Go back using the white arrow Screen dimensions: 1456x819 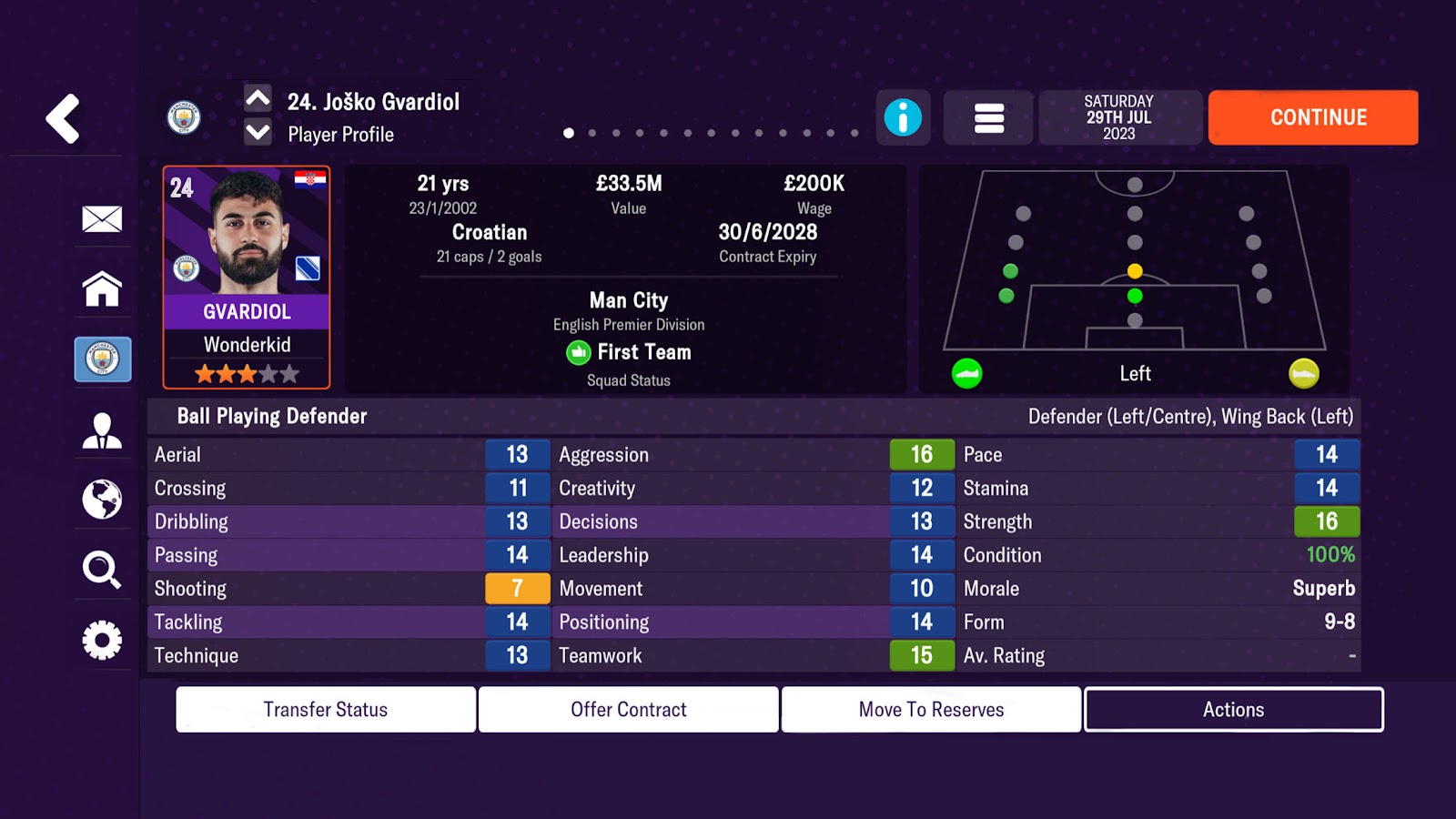64,118
